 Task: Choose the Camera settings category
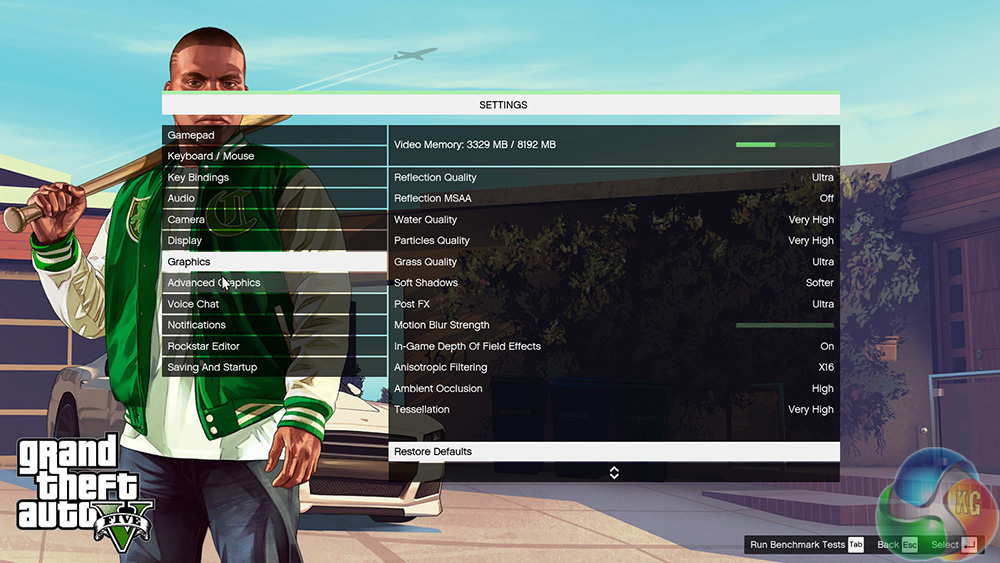274,219
